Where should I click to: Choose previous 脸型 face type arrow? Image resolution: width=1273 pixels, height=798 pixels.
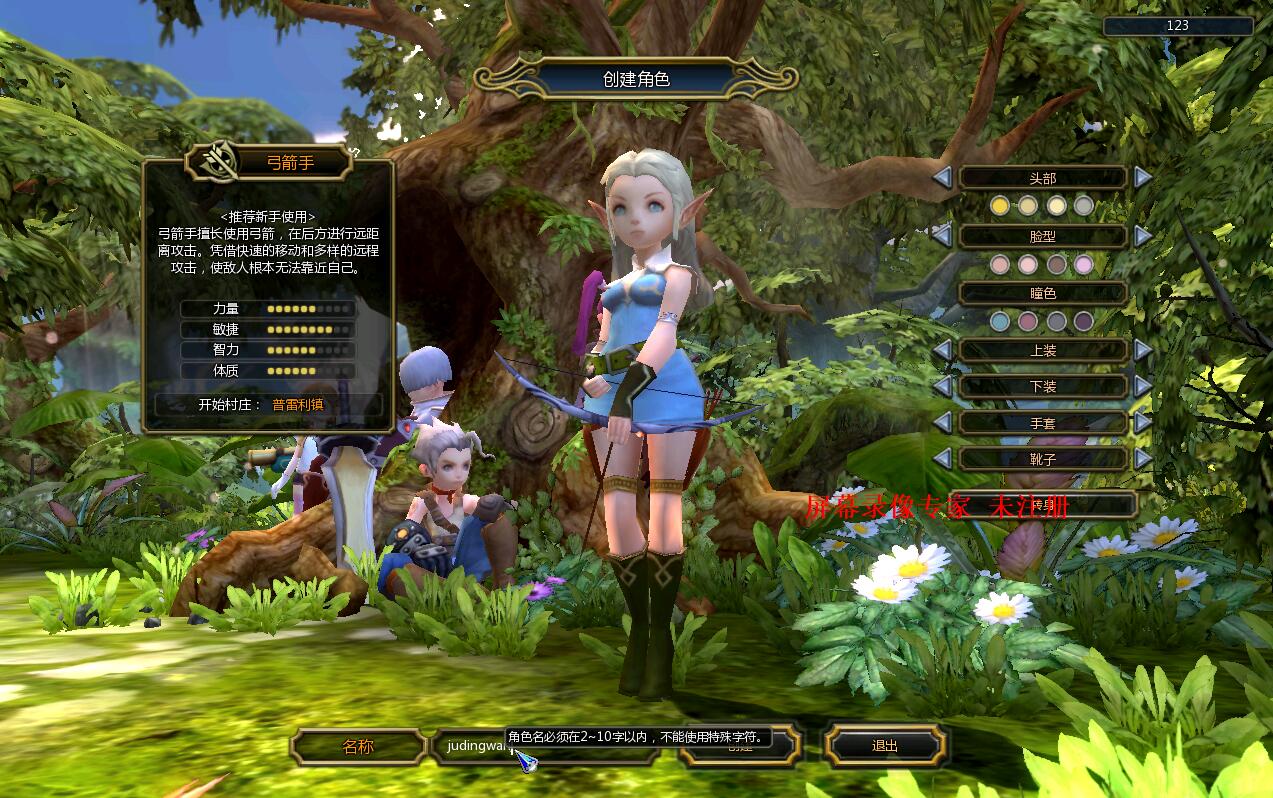[942, 236]
